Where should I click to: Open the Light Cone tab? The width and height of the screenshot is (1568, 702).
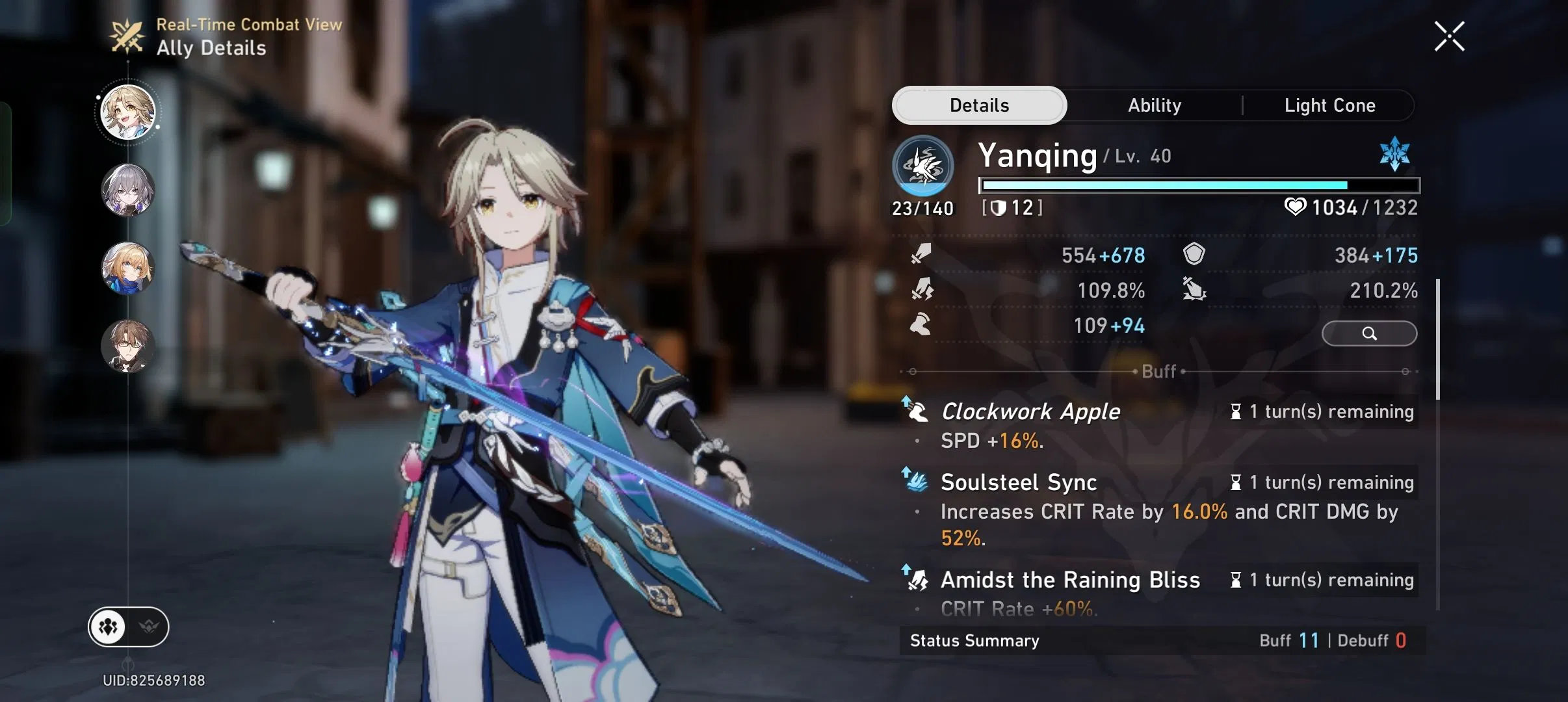tap(1330, 105)
